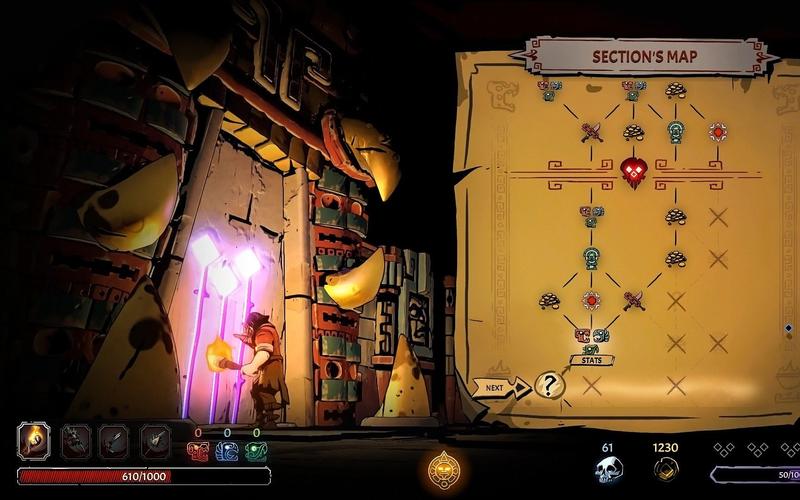The image size is (800, 500).
Task: Select the red skull boss map node
Action: (633, 171)
